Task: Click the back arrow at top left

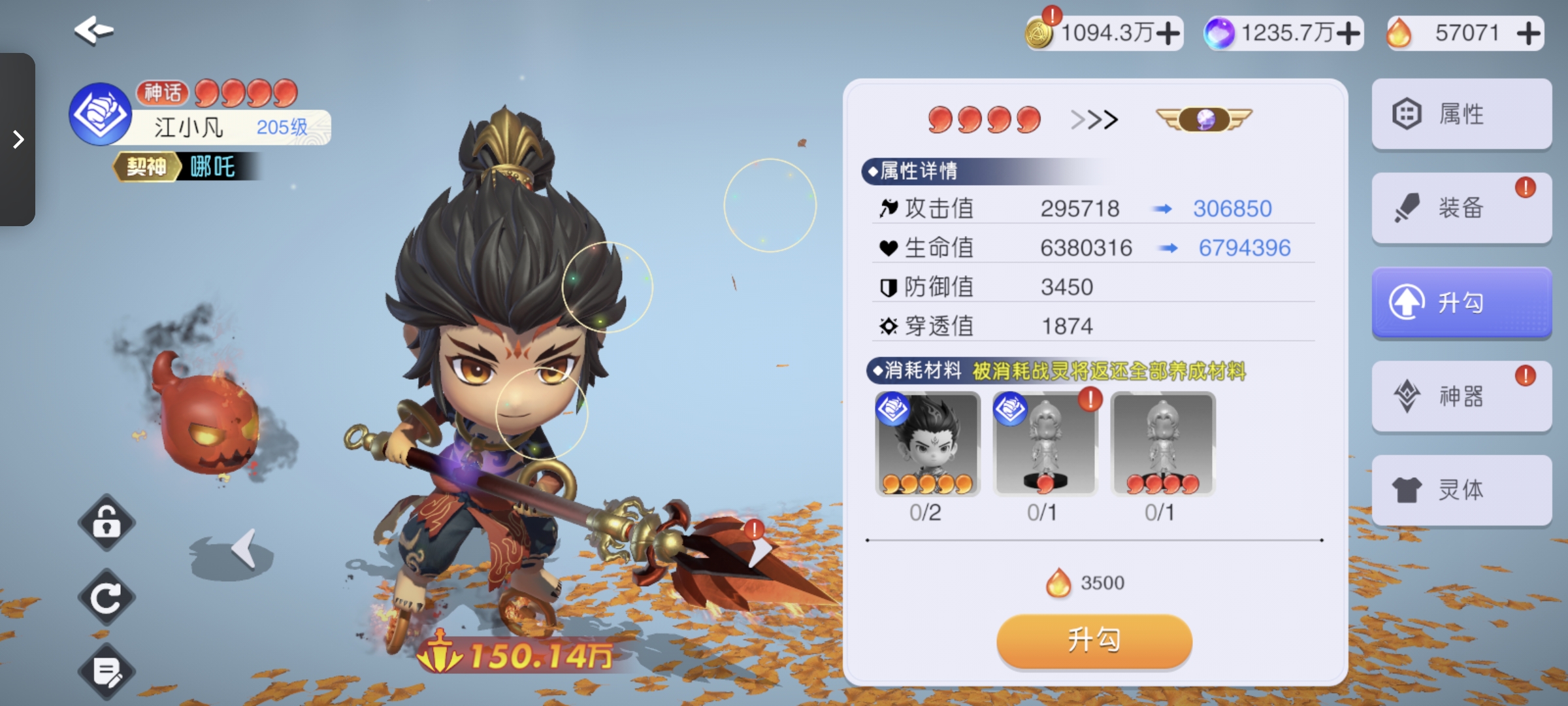Action: tap(92, 29)
